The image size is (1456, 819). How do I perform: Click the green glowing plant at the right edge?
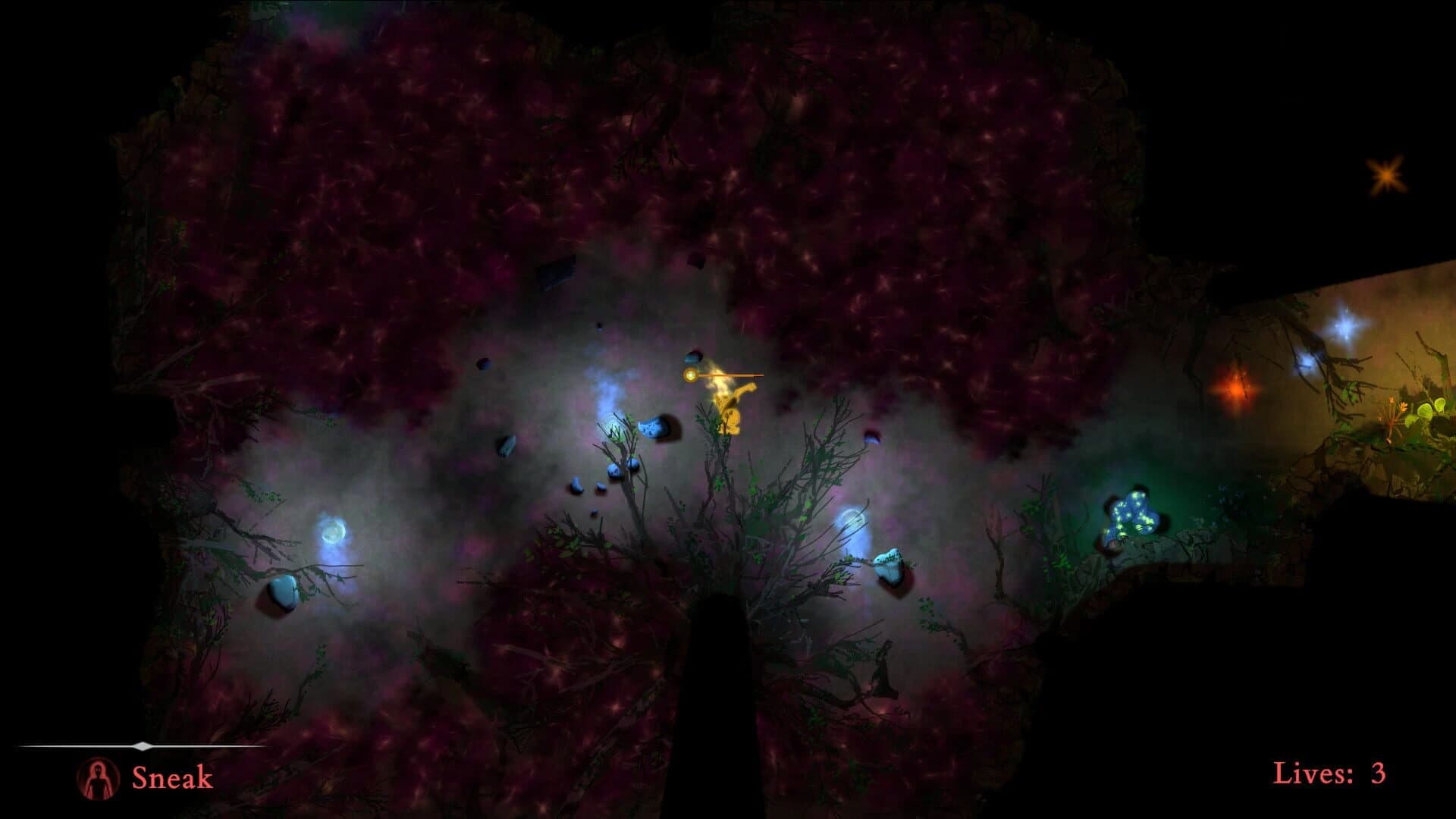point(1424,410)
